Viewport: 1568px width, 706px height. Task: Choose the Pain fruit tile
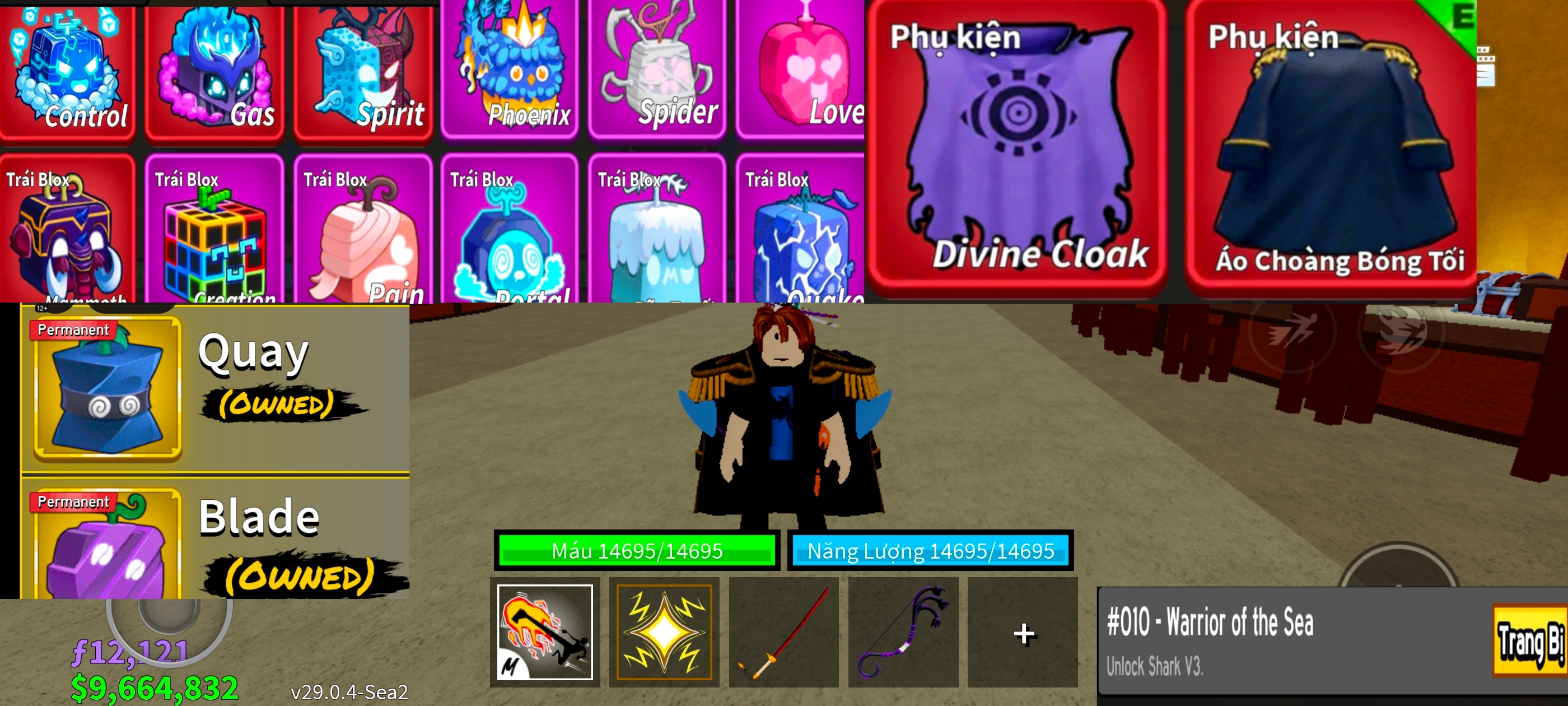363,231
